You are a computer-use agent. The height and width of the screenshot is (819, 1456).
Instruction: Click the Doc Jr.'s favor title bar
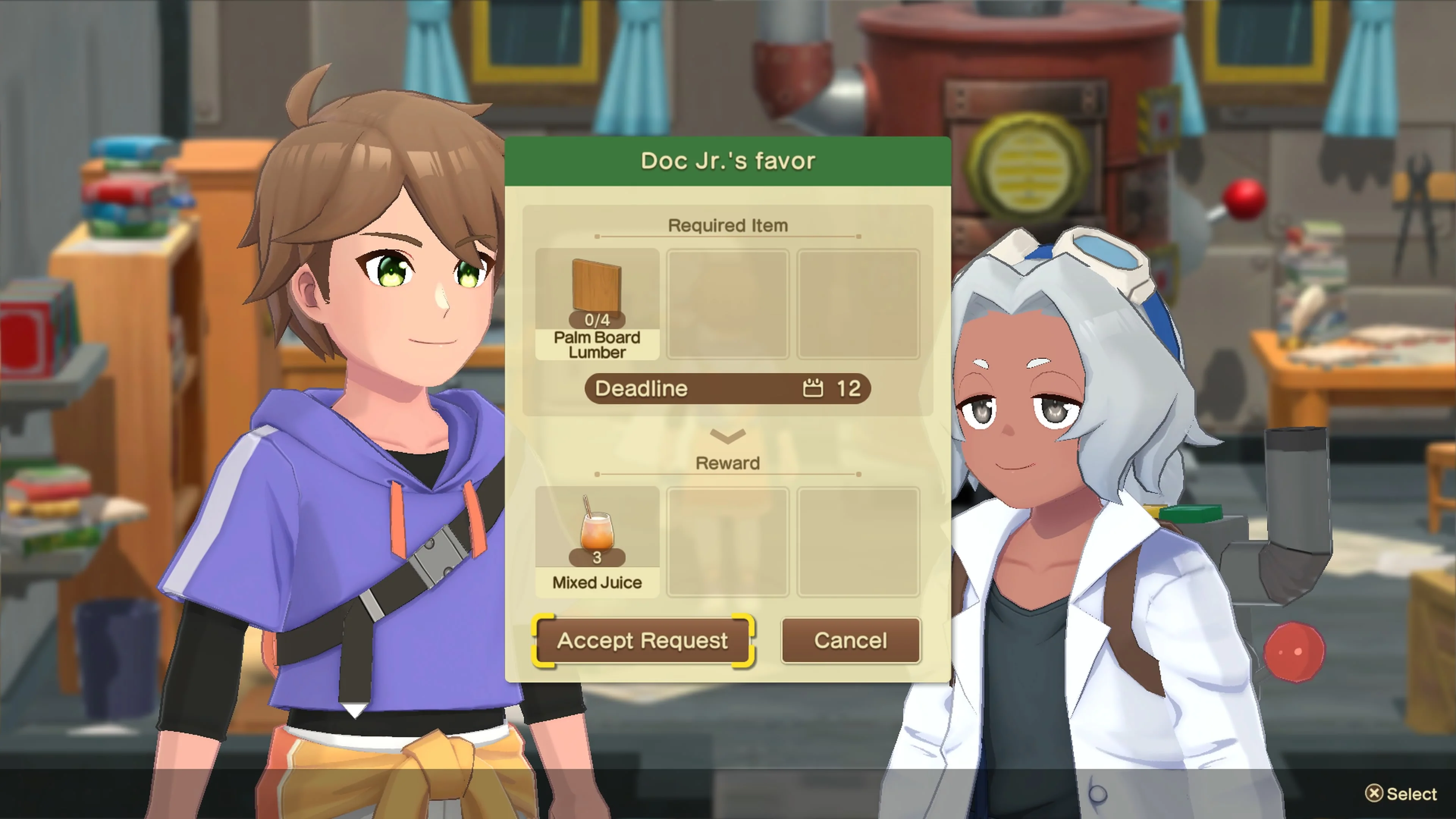728,160
